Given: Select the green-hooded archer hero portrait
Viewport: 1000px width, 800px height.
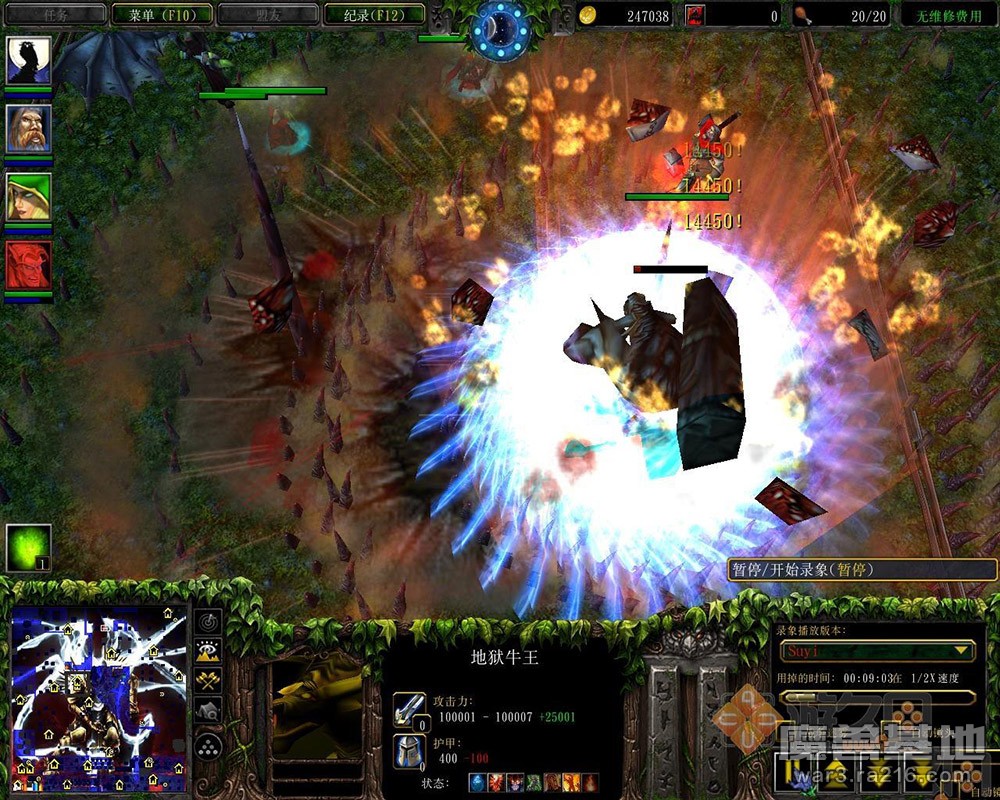Looking at the screenshot, I should tap(28, 197).
